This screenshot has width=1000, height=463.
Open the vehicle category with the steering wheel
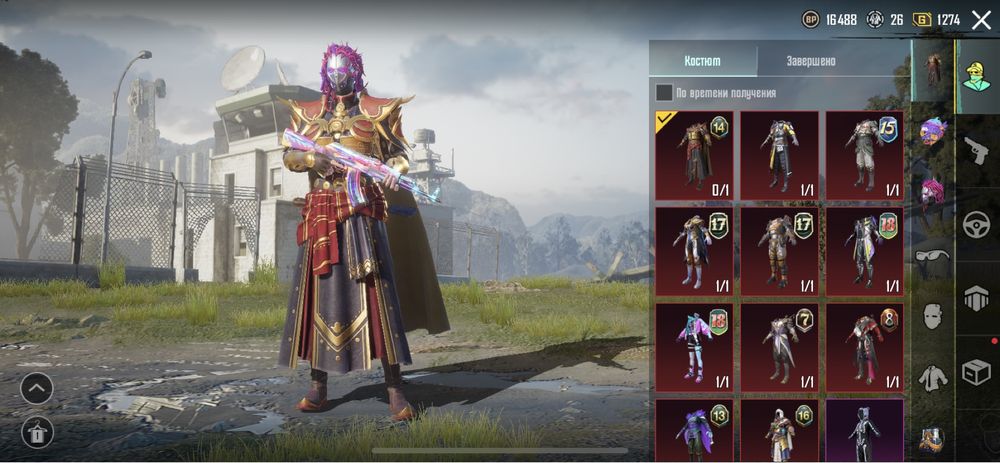coord(976,226)
